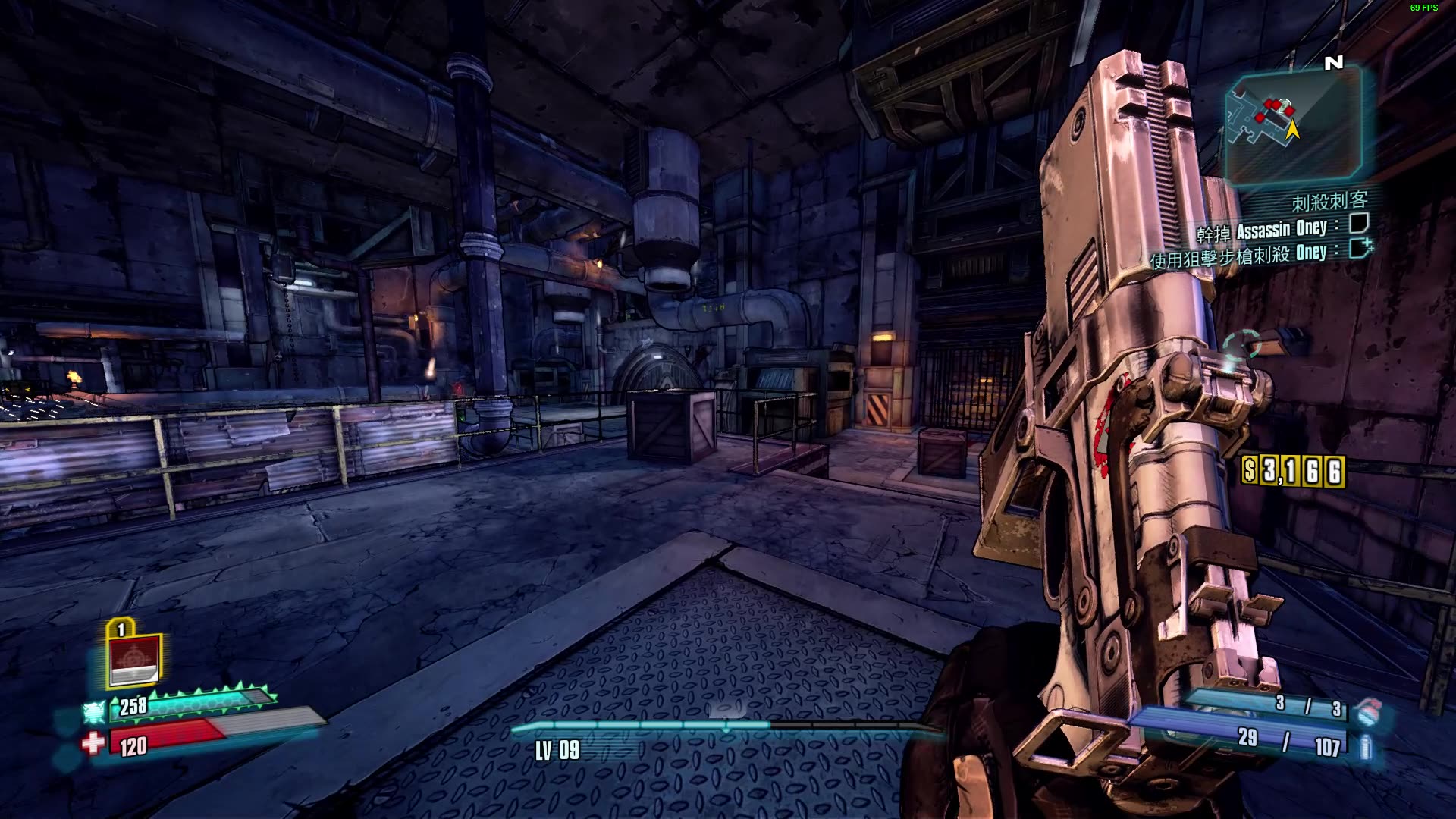Click the grenade icon beside the ammo counter

coord(1367,711)
